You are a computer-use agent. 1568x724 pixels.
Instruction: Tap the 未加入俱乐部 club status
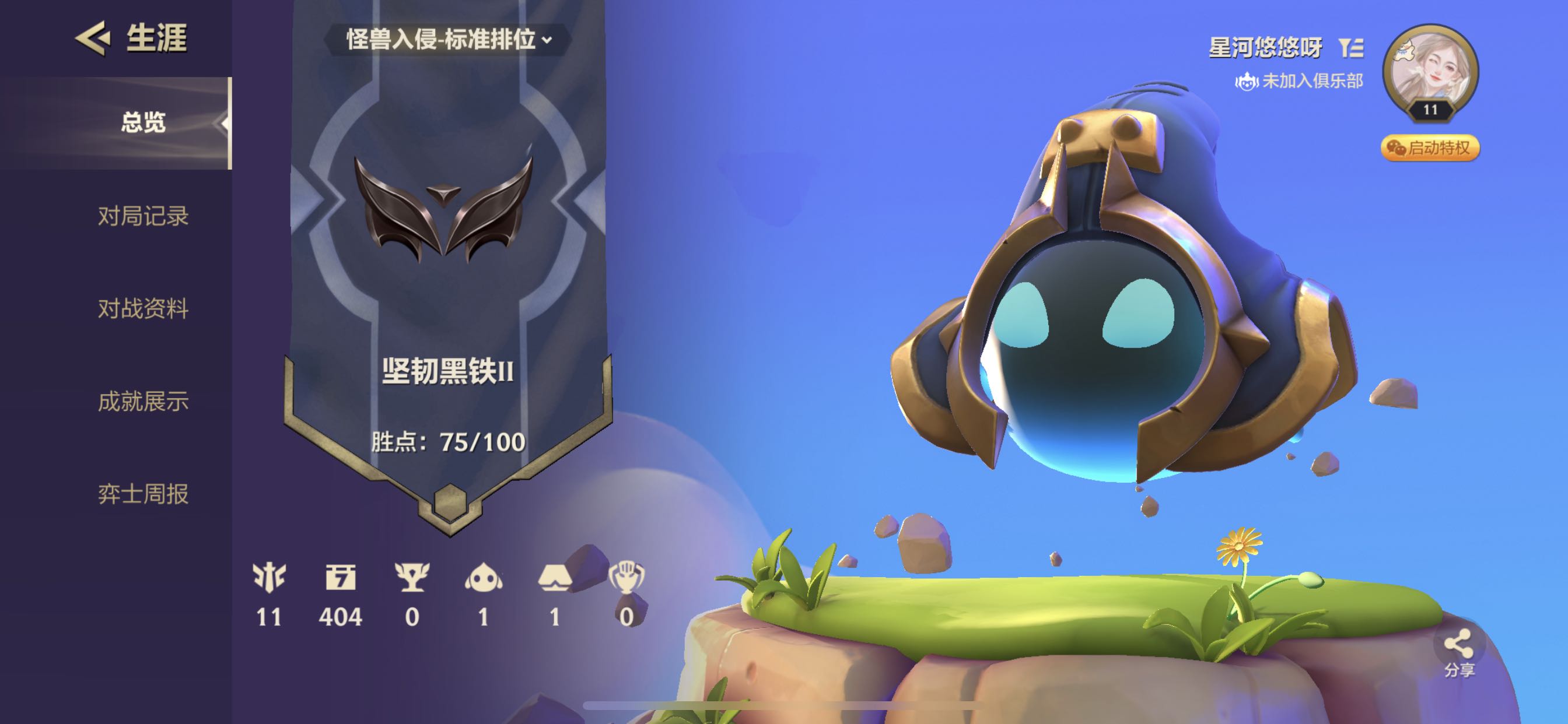(x=1299, y=81)
